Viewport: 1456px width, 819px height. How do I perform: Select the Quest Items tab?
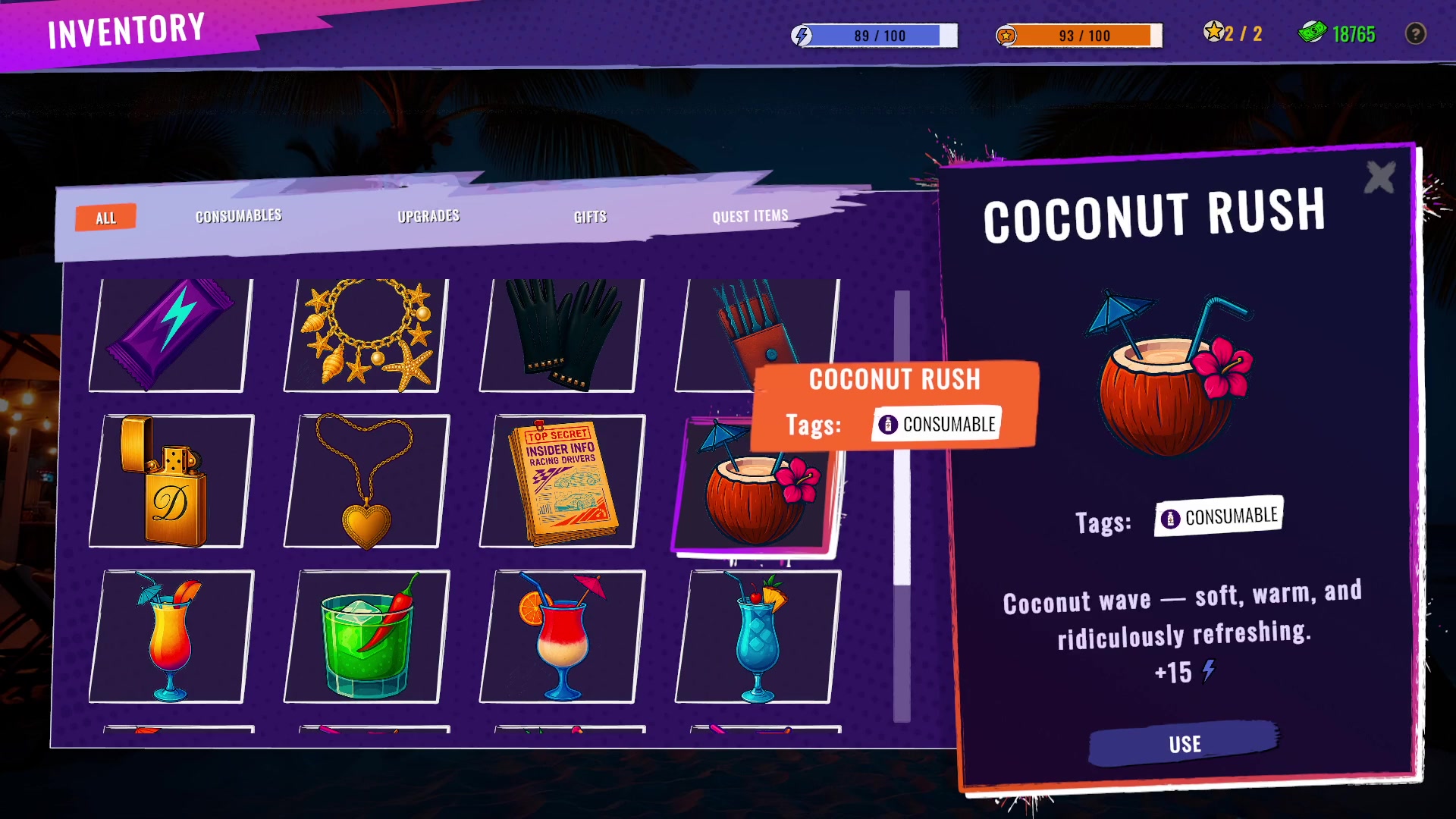point(750,216)
